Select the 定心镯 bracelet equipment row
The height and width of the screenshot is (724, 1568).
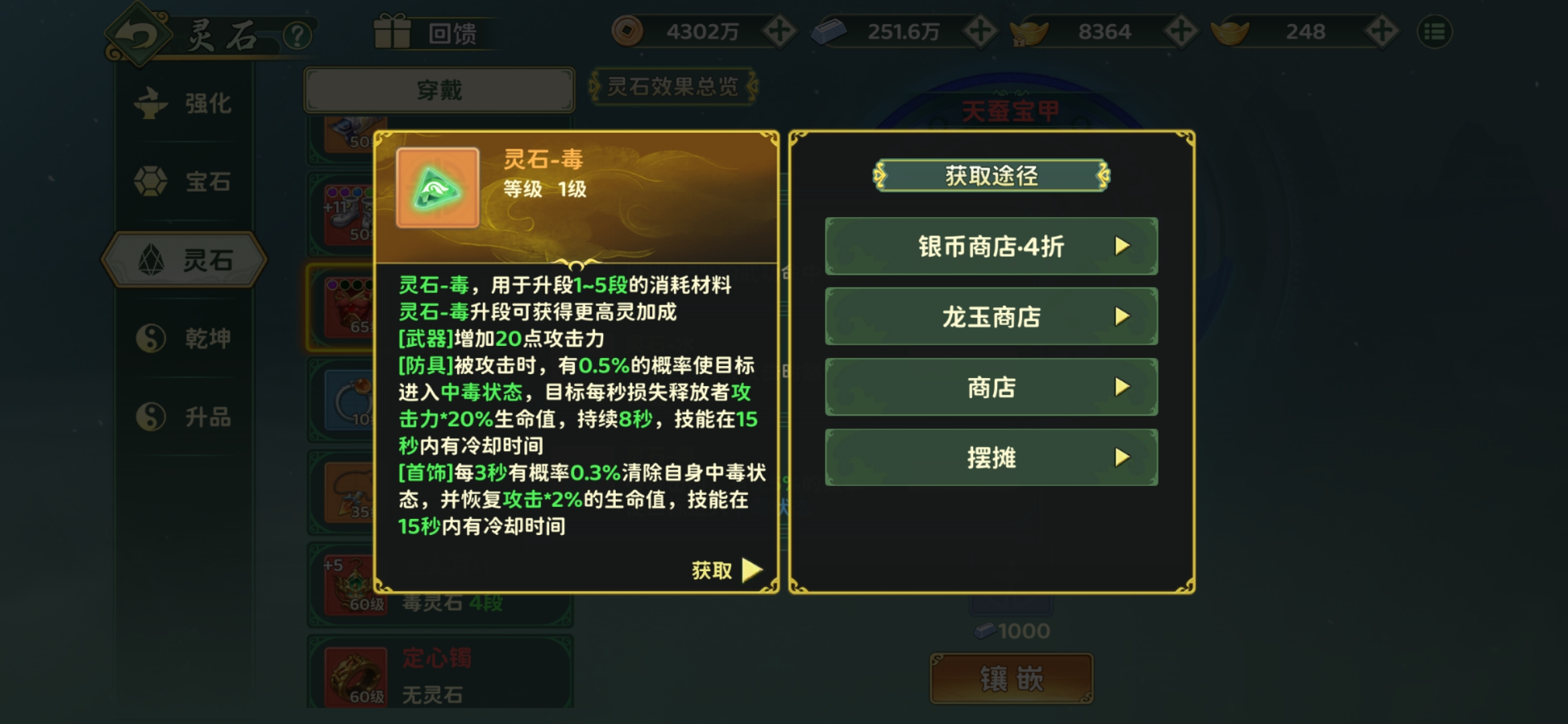coord(440,674)
